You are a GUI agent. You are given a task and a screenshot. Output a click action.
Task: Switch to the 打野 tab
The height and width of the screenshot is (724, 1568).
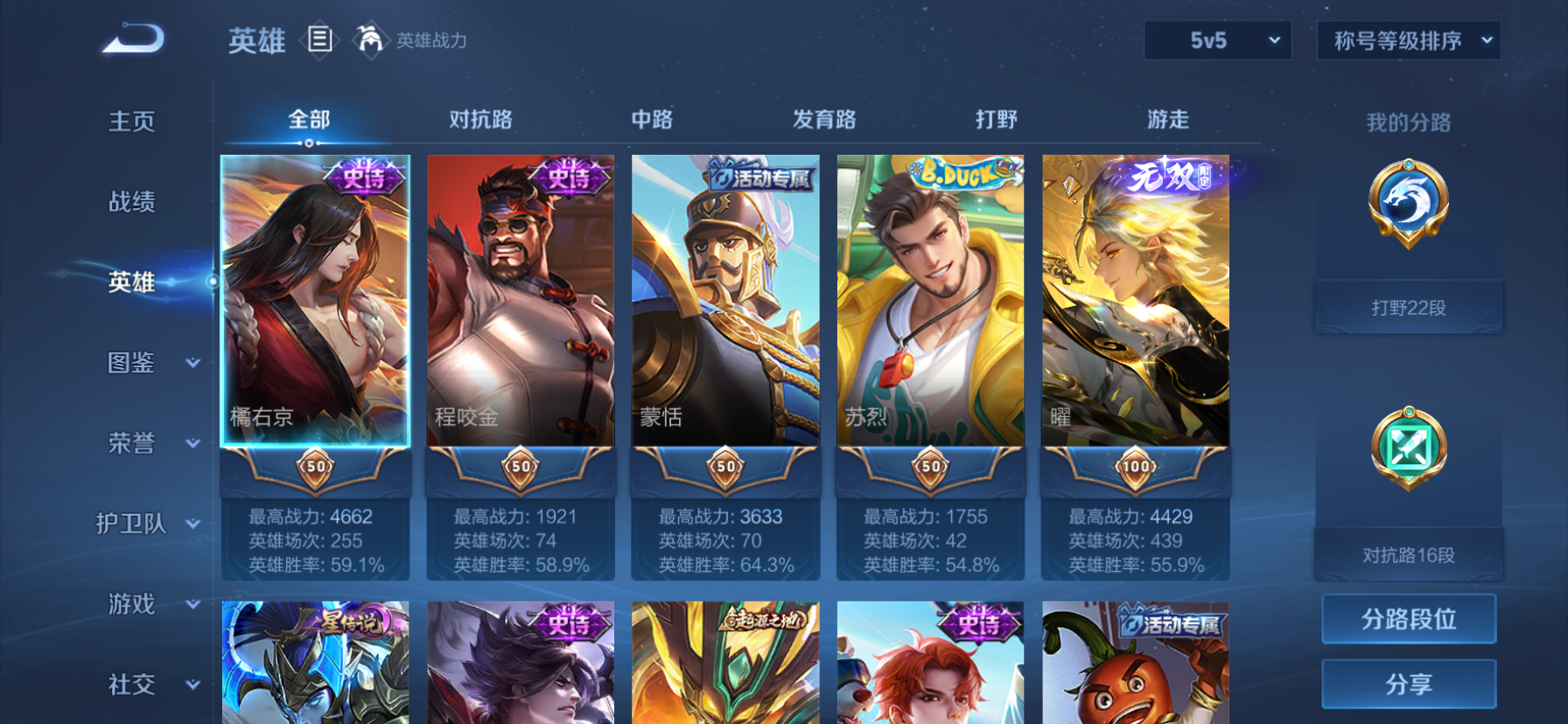996,119
